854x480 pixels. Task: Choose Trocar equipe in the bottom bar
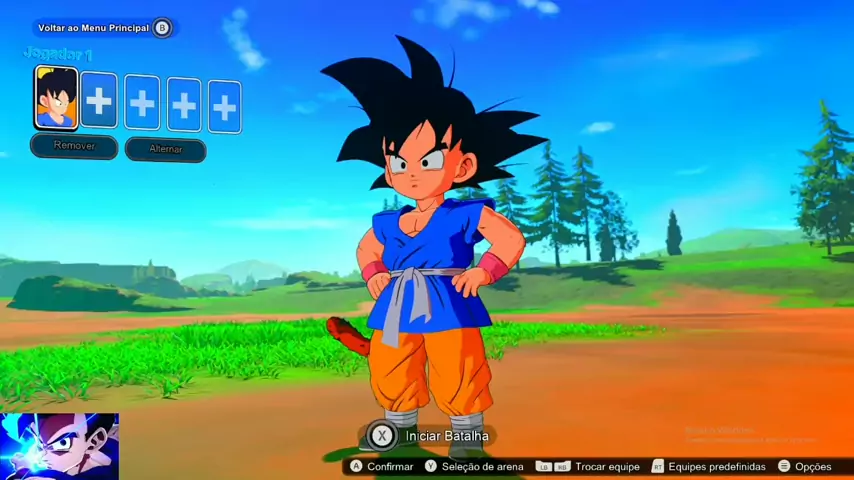(x=598, y=467)
